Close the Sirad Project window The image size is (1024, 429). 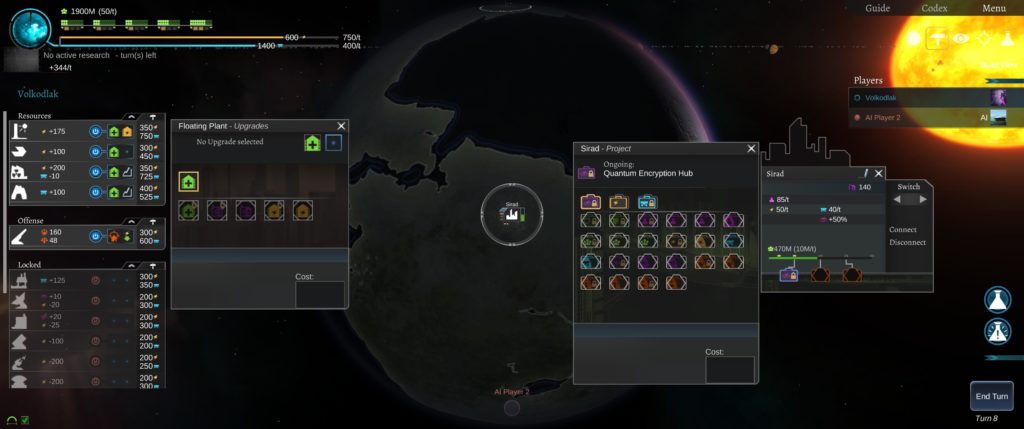751,148
